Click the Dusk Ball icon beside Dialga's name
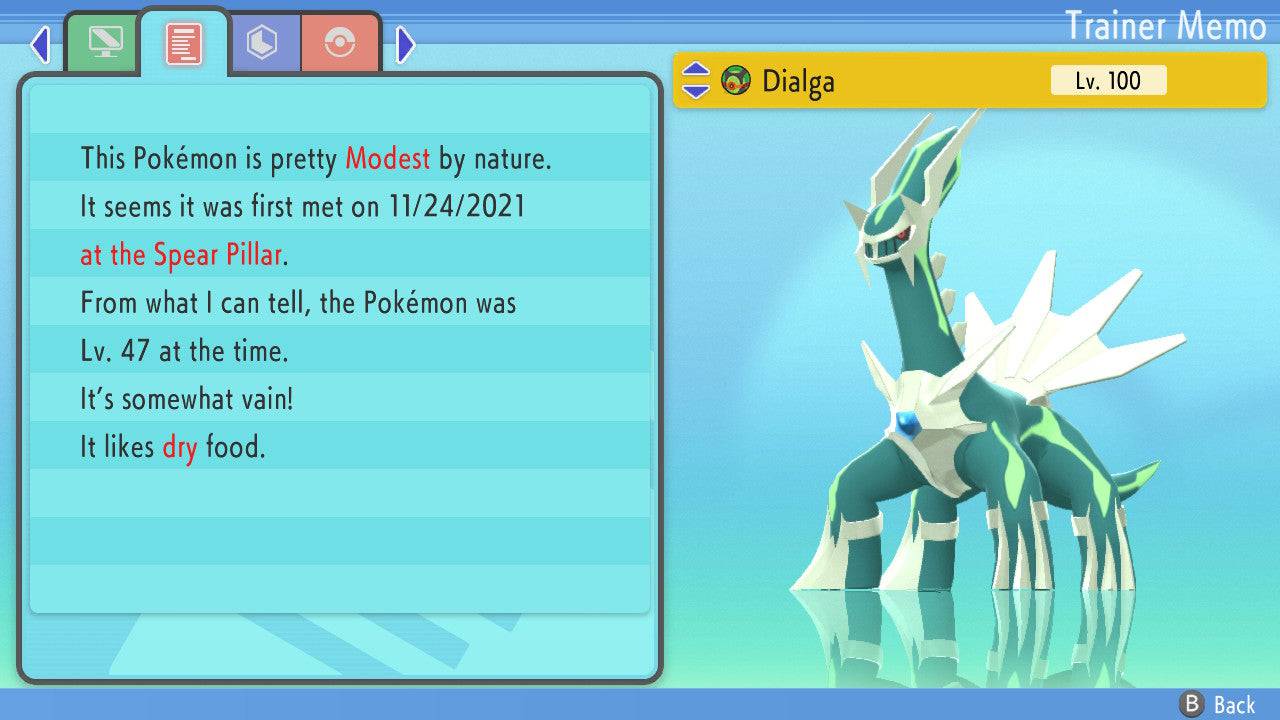Image resolution: width=1280 pixels, height=720 pixels. coord(737,81)
